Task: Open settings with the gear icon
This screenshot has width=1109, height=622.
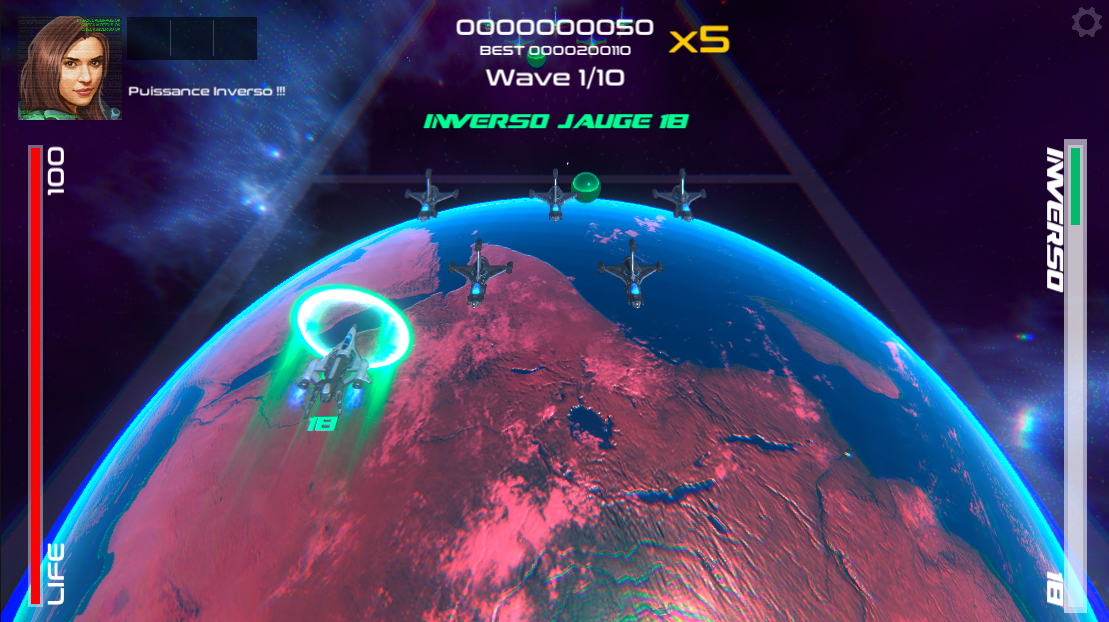Action: (1086, 23)
